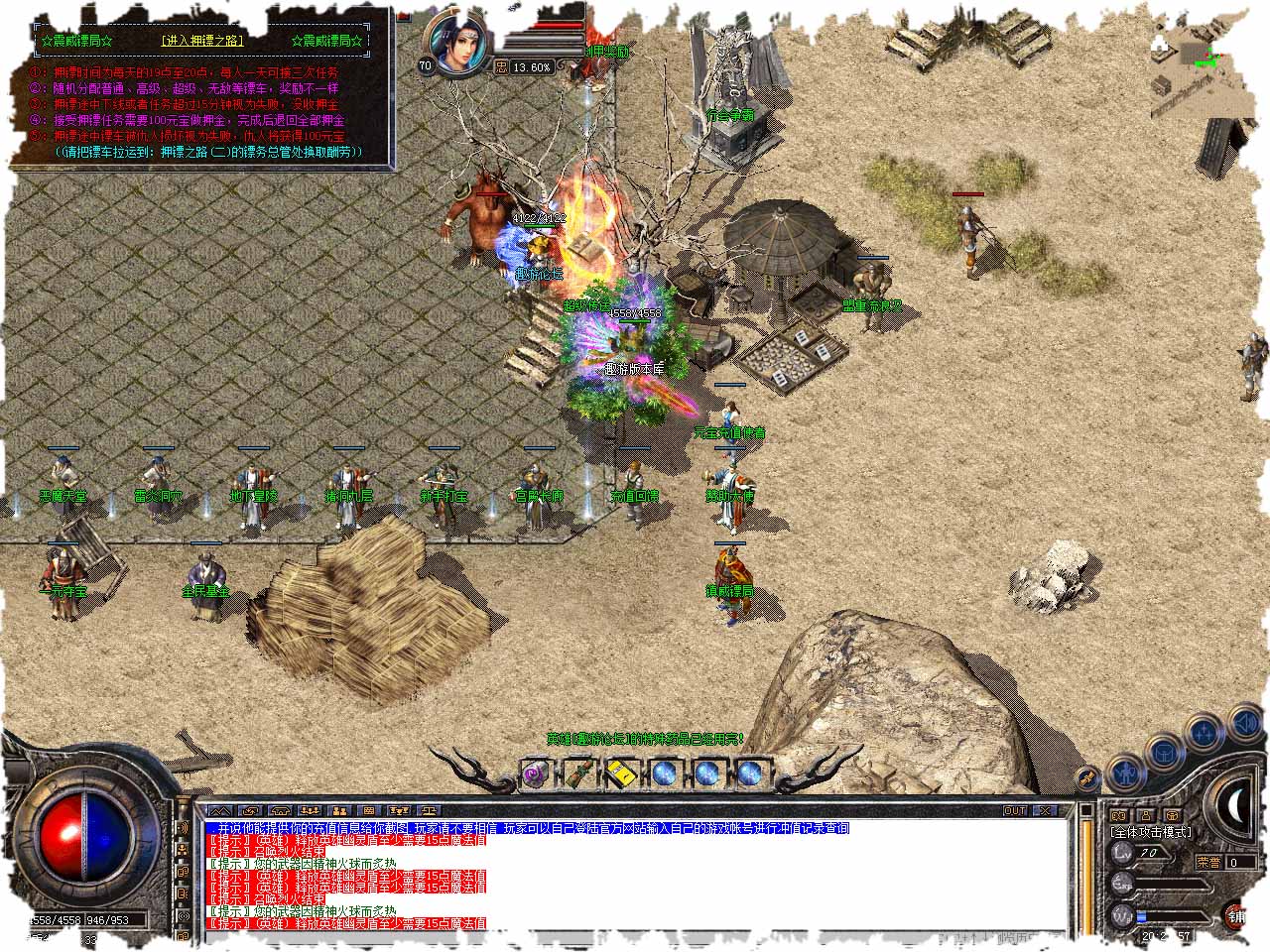This screenshot has width=1270, height=952.
Task: Use the green scroll hotbar item
Action: pyautogui.click(x=579, y=773)
